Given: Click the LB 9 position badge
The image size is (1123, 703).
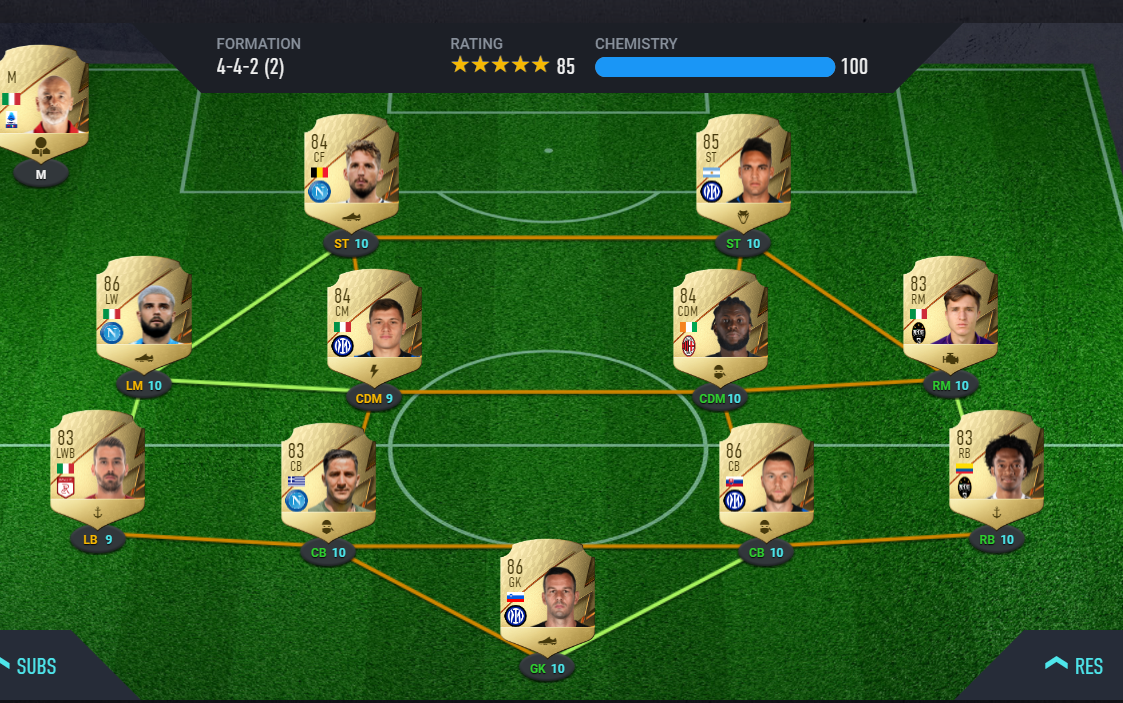Looking at the screenshot, I should point(97,539).
